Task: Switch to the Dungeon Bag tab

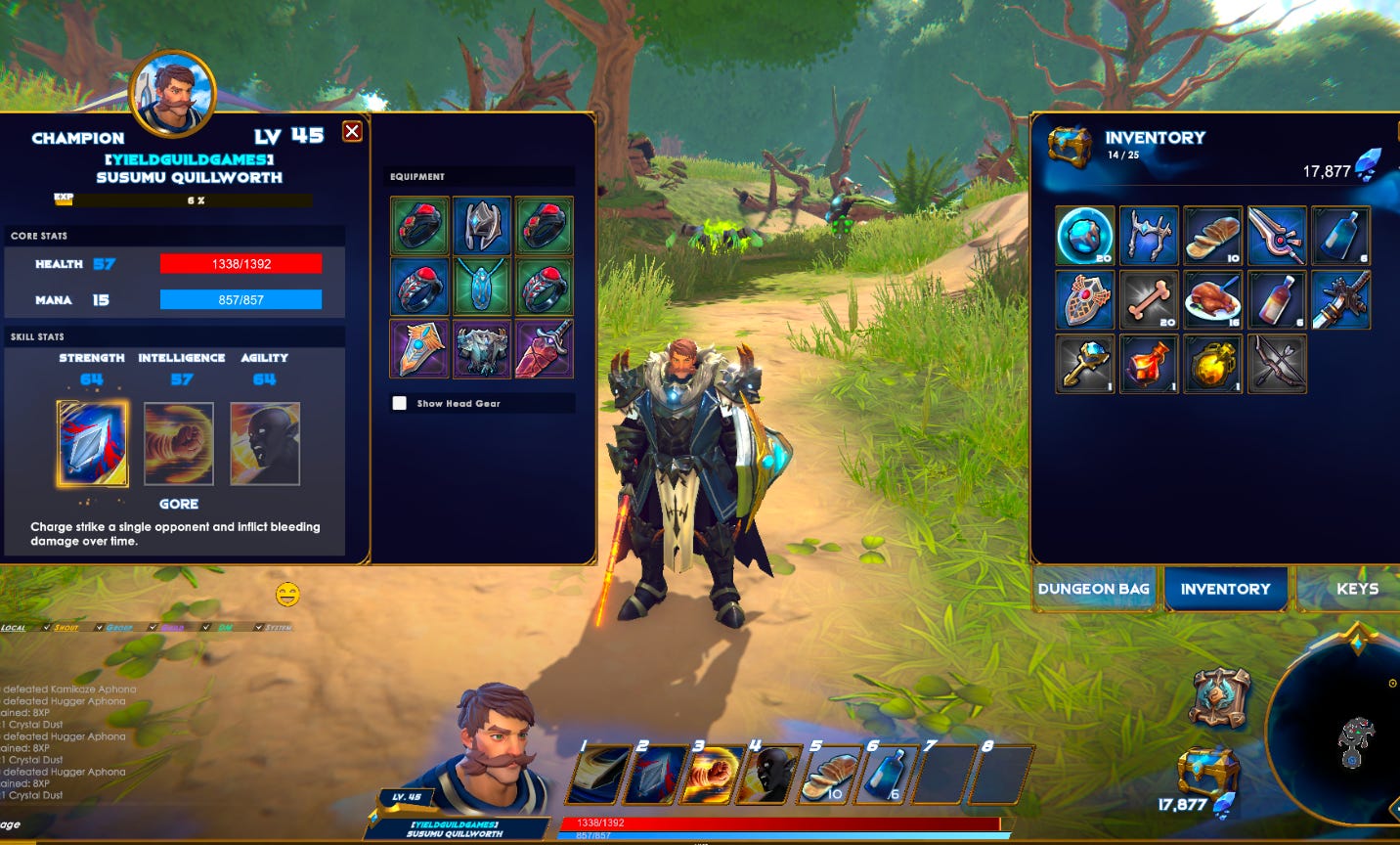Action: [1092, 589]
